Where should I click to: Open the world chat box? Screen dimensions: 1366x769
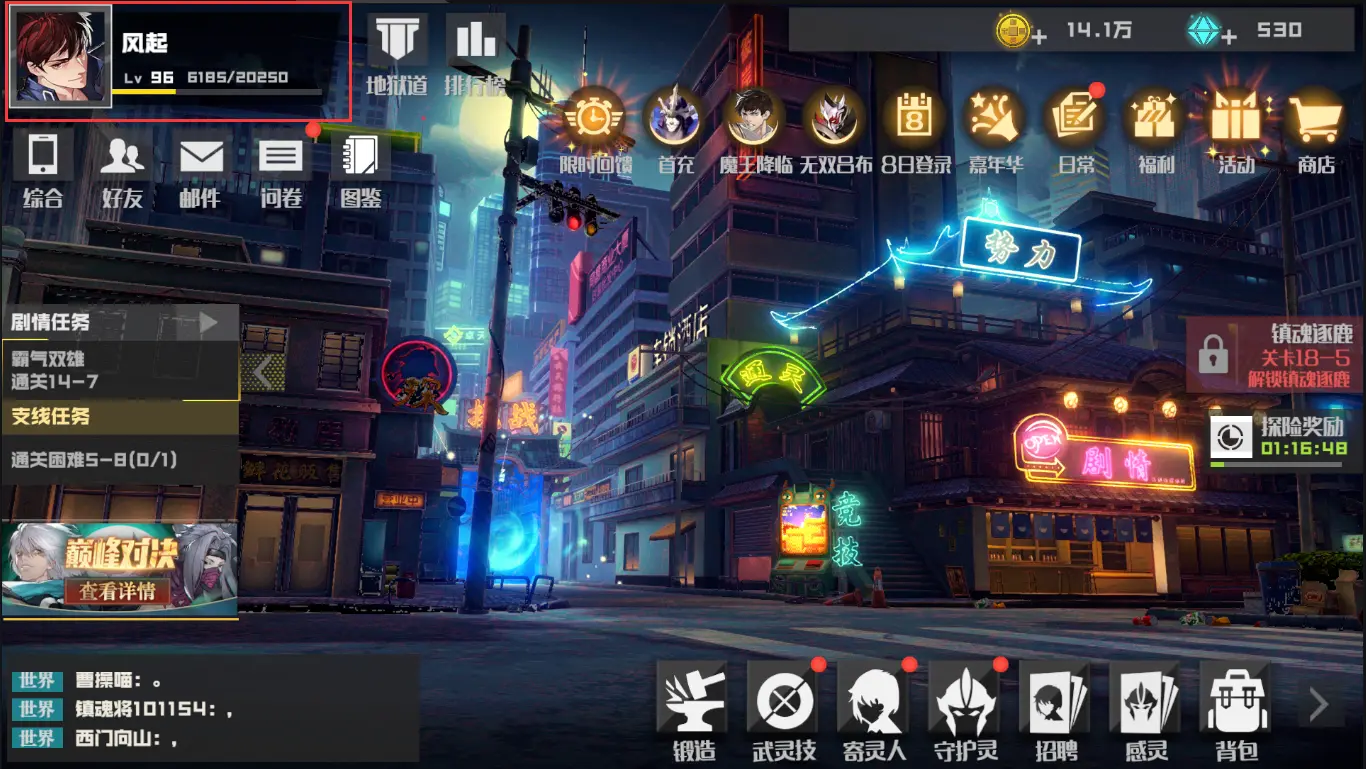(210, 709)
